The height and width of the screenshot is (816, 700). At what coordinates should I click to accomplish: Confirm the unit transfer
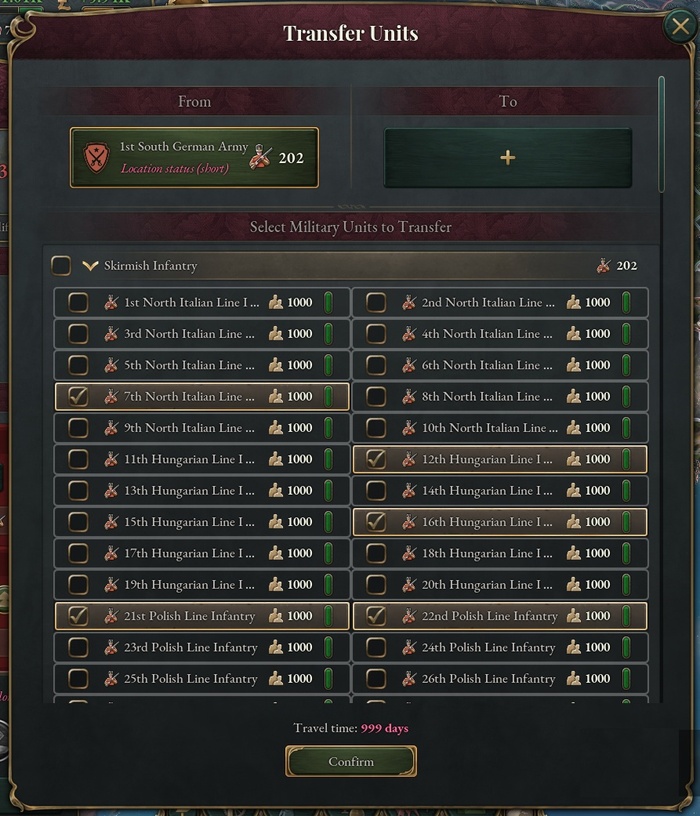[x=351, y=762]
